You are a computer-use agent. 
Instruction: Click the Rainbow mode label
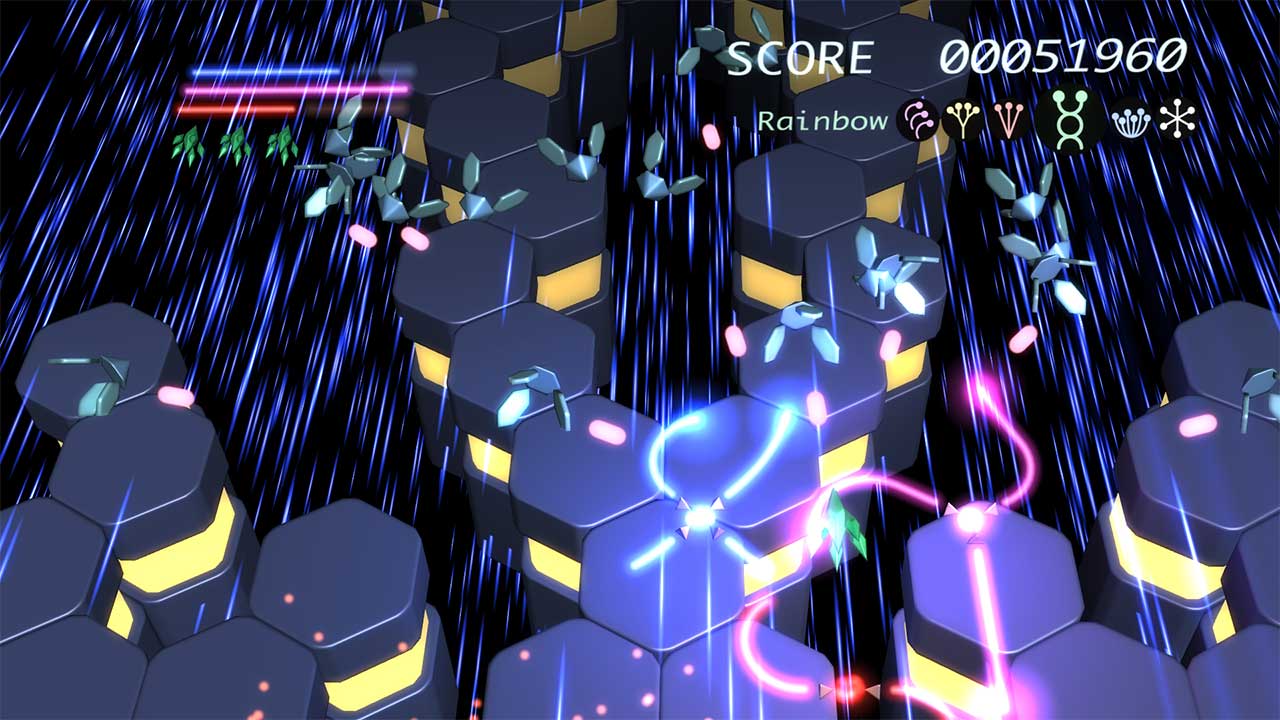click(822, 120)
